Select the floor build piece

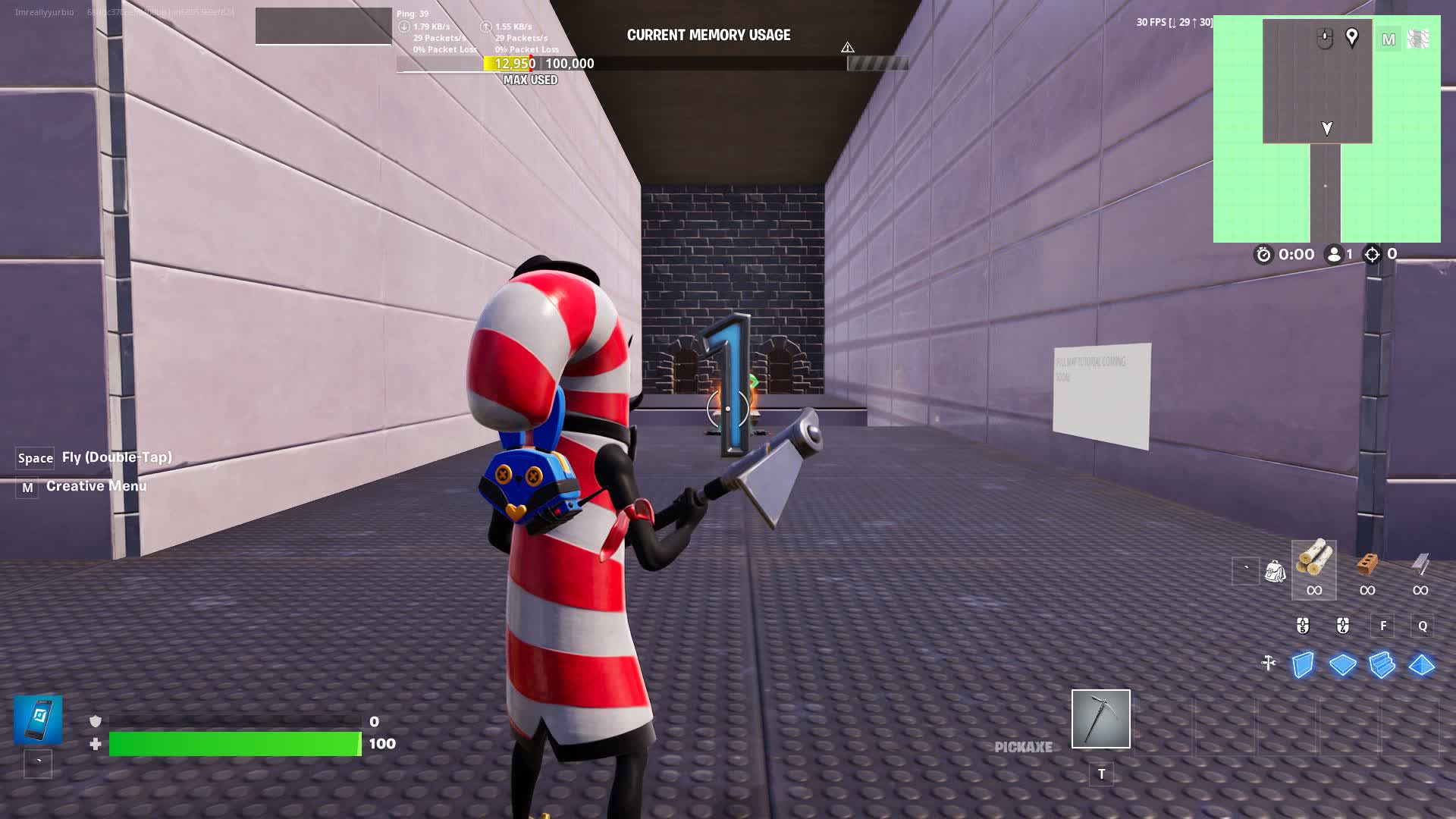click(x=1342, y=665)
